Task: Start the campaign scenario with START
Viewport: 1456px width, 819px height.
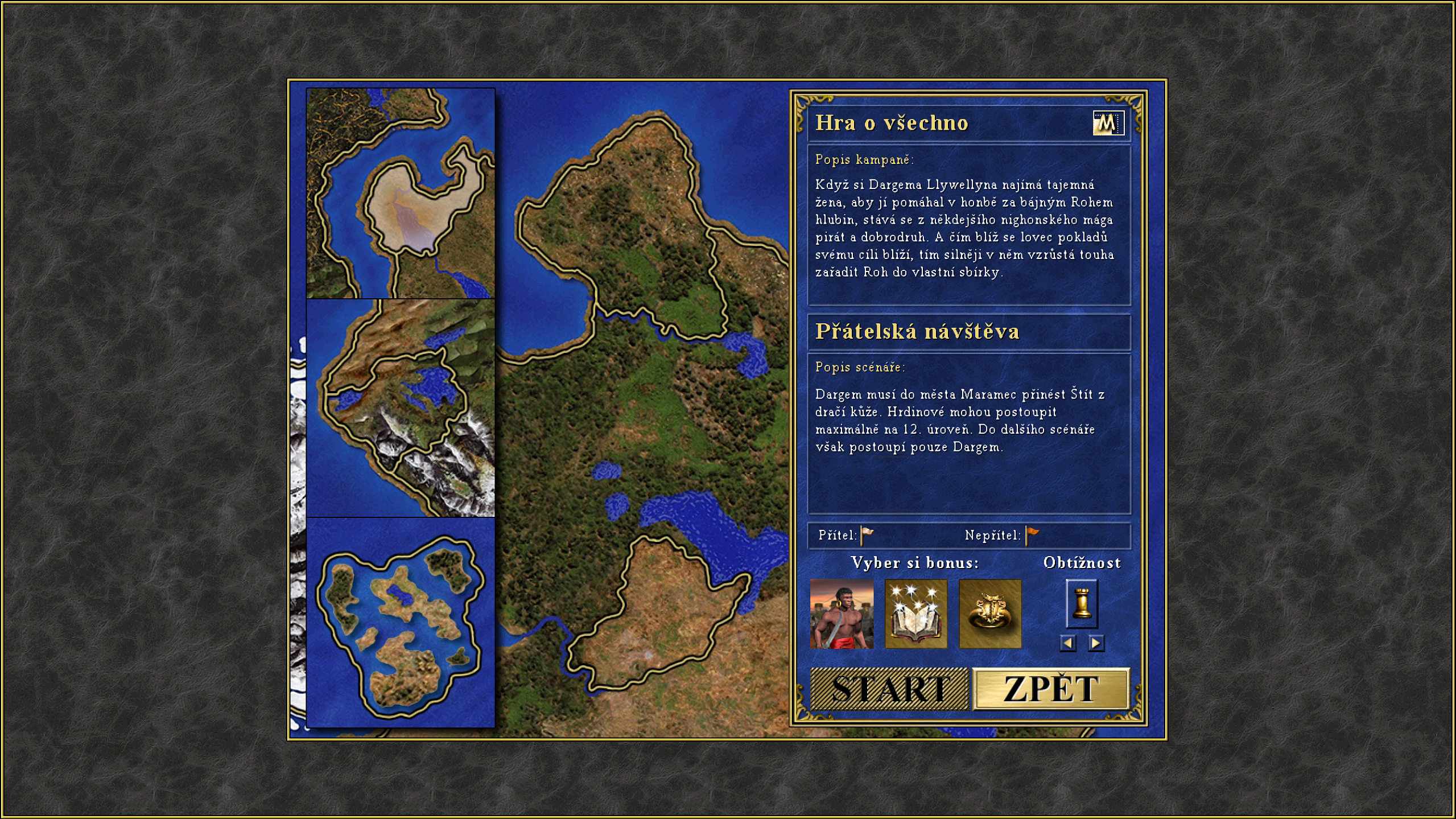Action: pos(889,689)
